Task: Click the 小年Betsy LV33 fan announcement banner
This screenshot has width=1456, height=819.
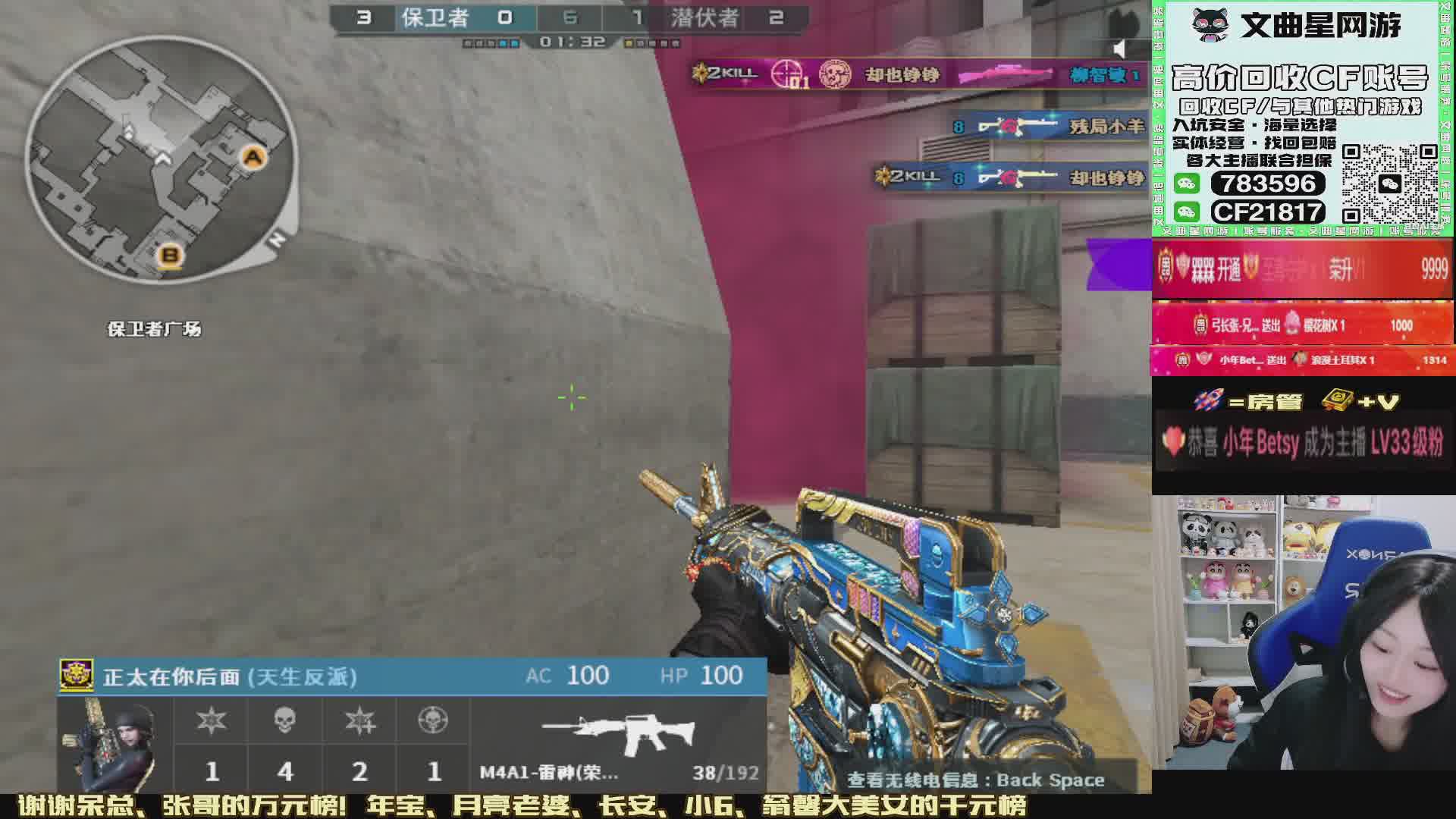Action: pyautogui.click(x=1302, y=443)
